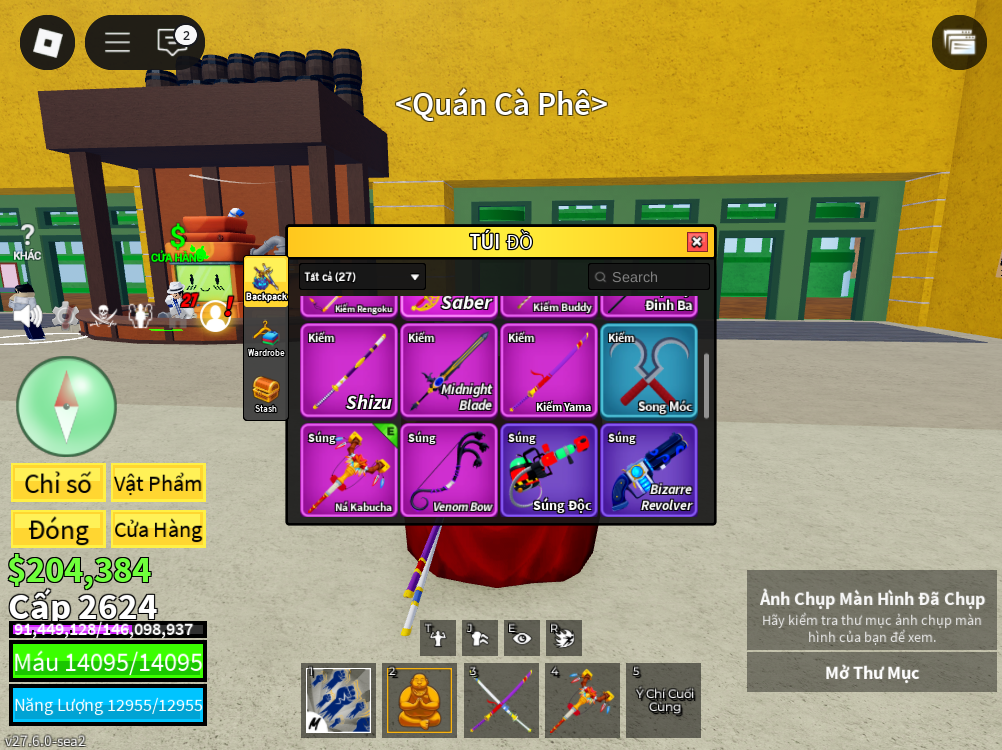Screen dimensions: 1002x750
Task: Select the golden Buddha hotbar slot
Action: click(420, 700)
